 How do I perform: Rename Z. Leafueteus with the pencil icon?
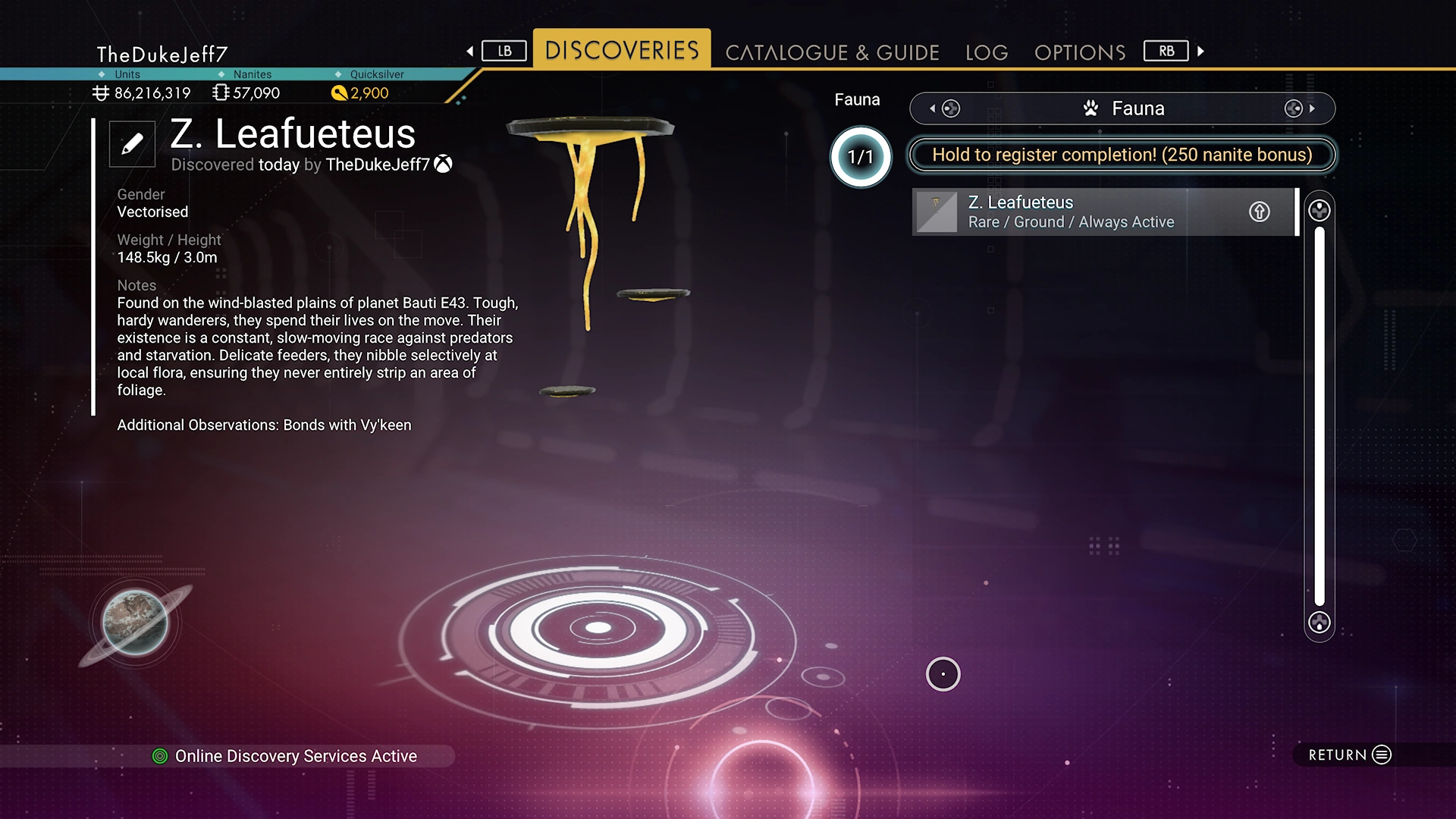click(x=132, y=143)
